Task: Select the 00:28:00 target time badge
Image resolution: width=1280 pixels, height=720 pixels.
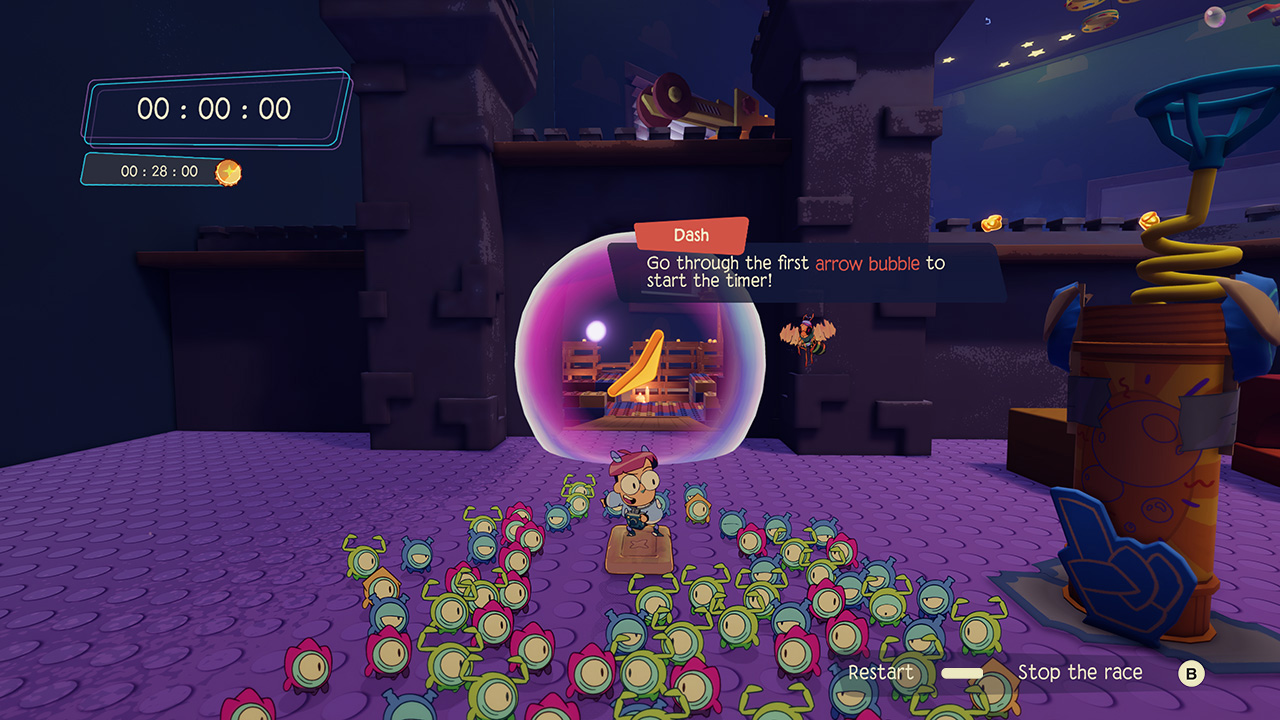Action: coord(160,170)
